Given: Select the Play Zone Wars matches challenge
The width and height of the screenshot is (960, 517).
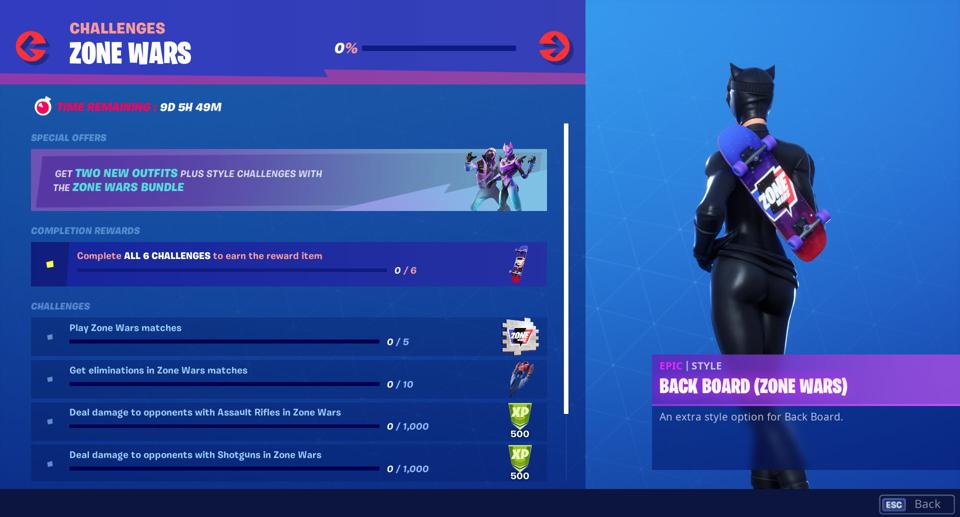Looking at the screenshot, I should pyautogui.click(x=288, y=336).
